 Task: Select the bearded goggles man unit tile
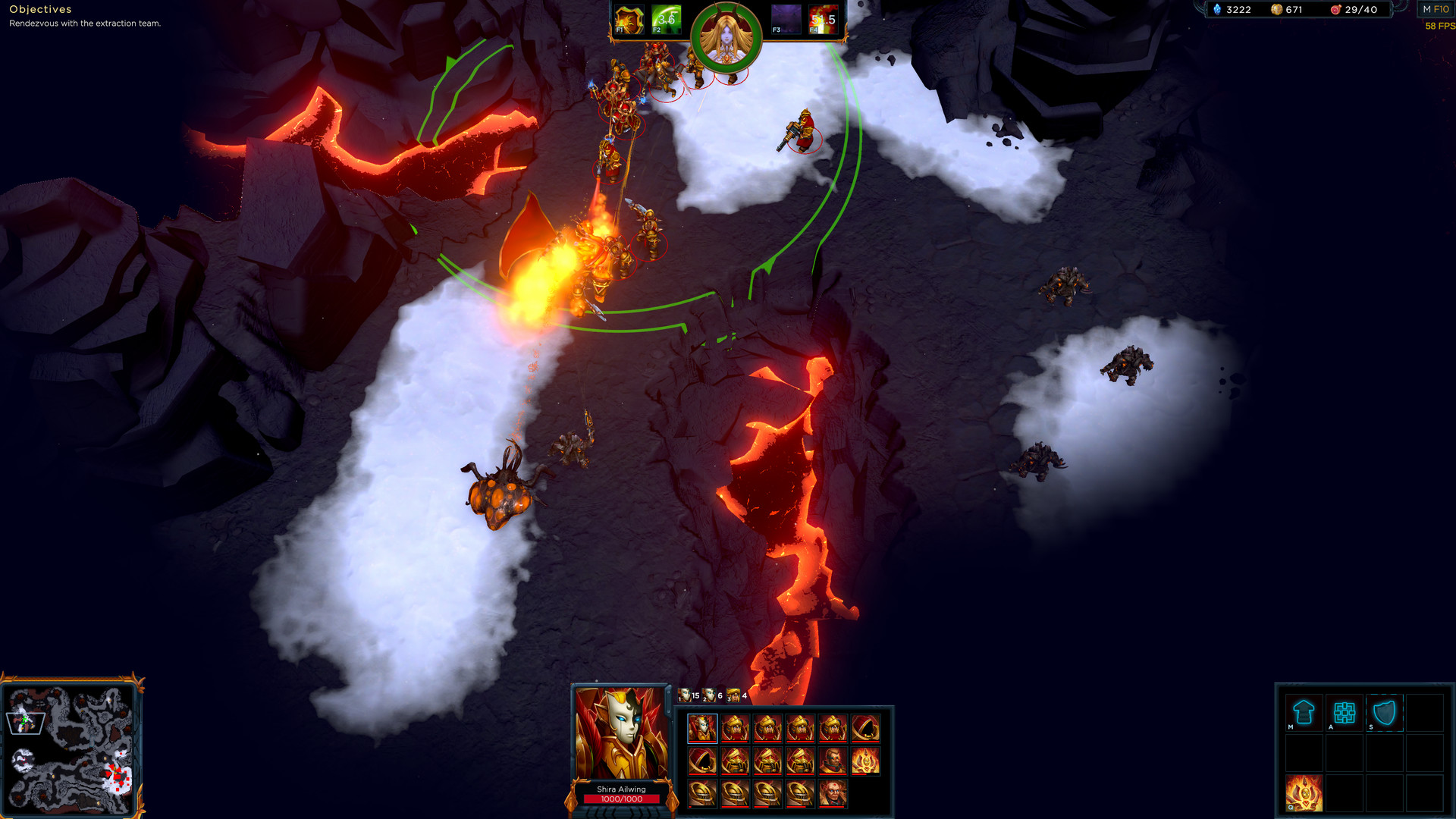point(833,761)
